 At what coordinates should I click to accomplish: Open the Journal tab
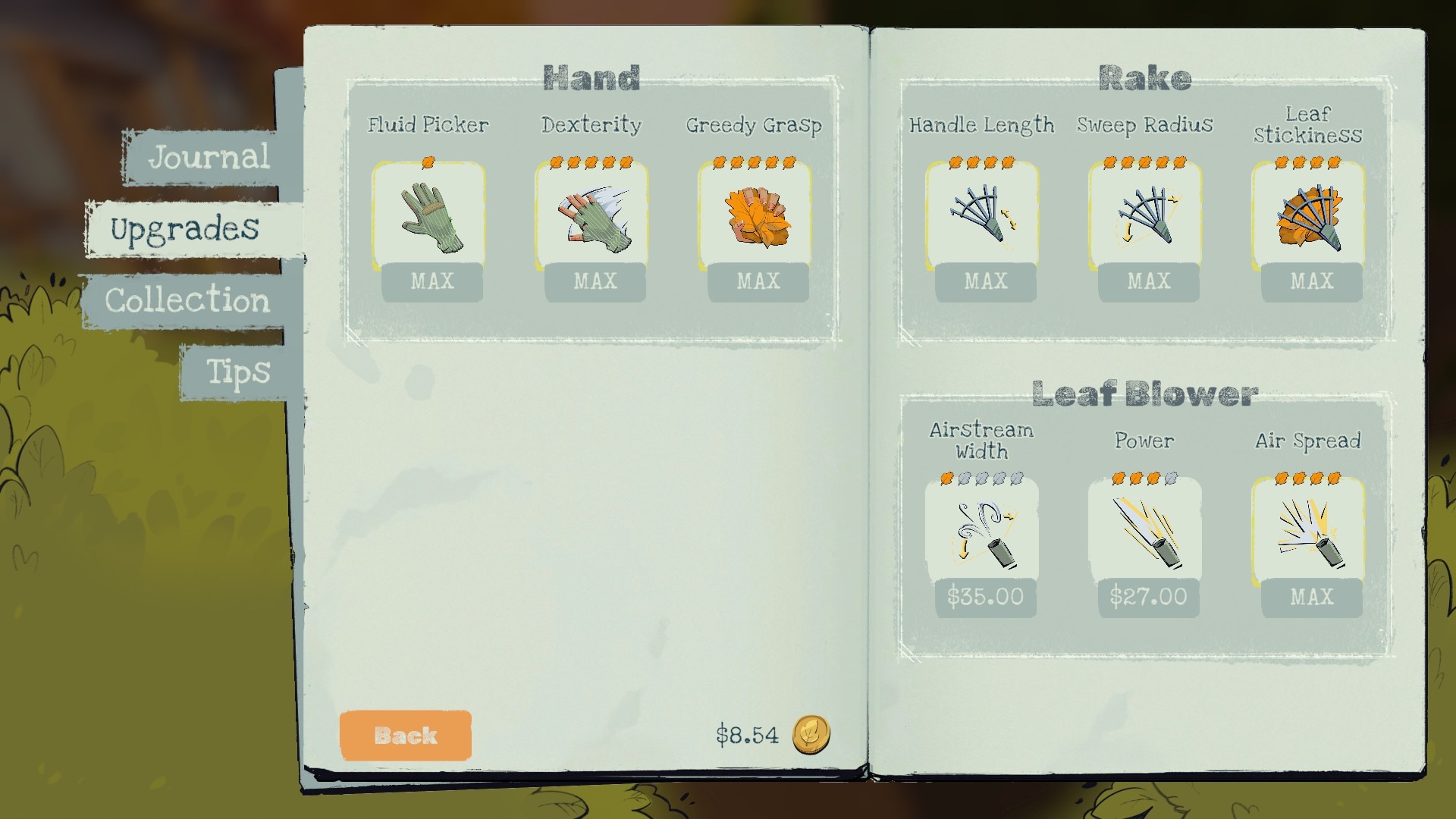(209, 157)
